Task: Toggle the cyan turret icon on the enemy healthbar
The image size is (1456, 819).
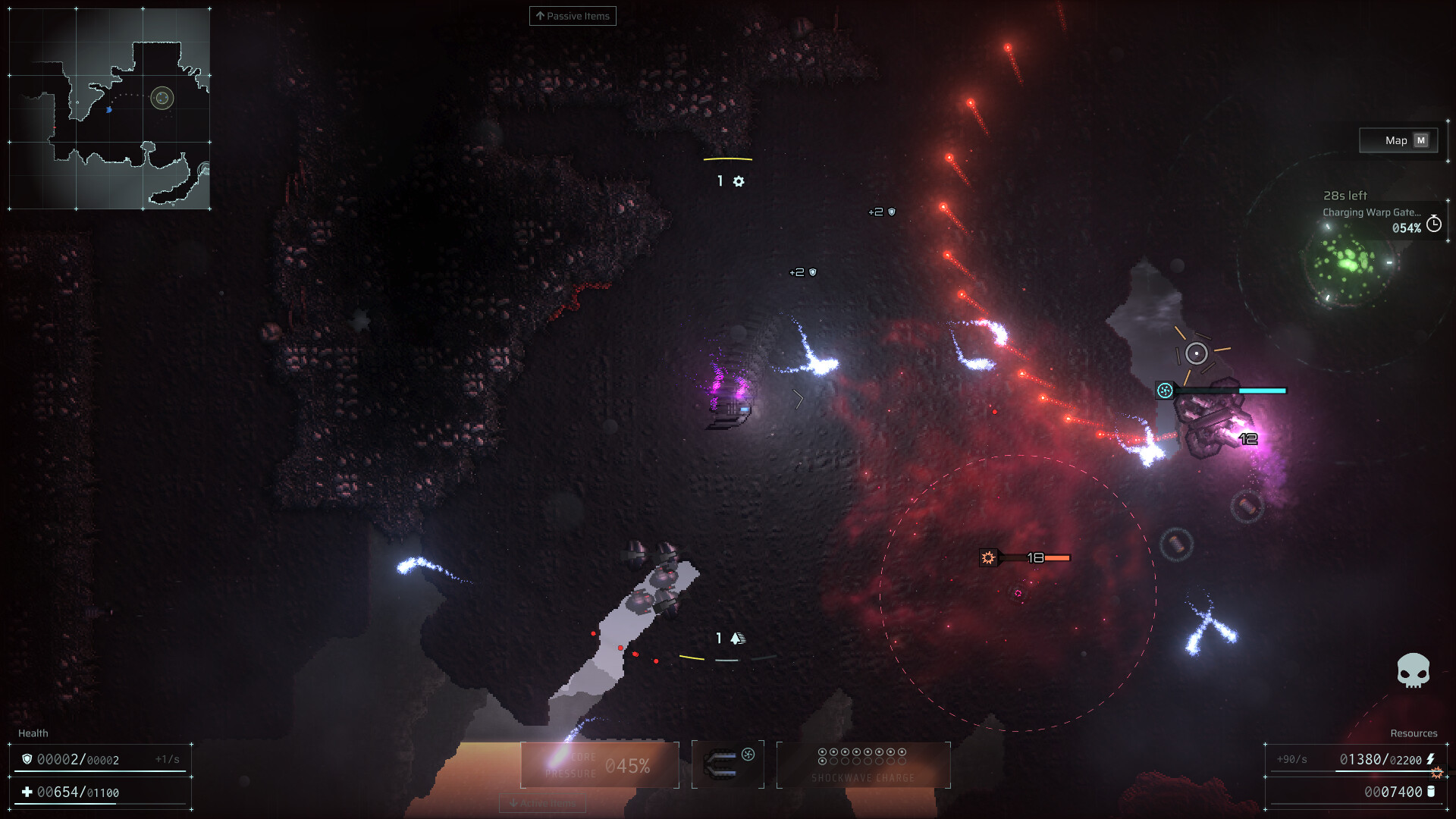Action: pyautogui.click(x=1164, y=389)
